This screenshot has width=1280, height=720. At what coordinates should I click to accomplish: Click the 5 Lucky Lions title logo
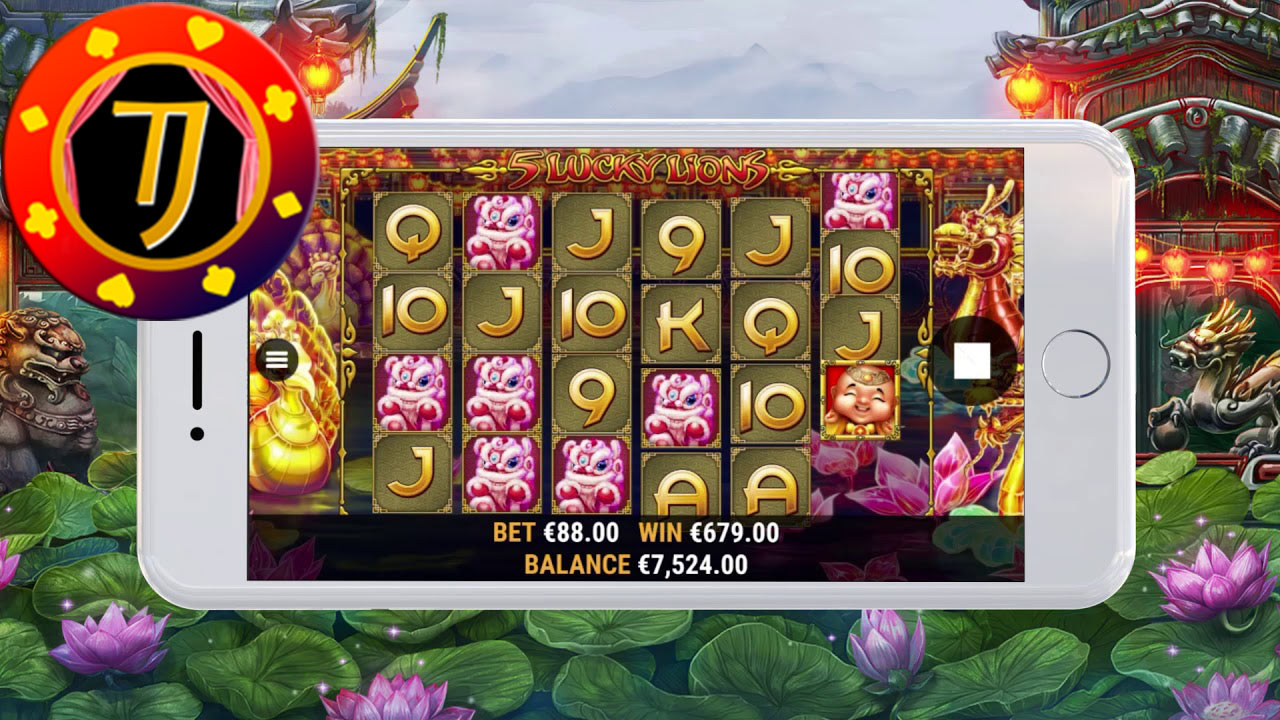(x=640, y=168)
